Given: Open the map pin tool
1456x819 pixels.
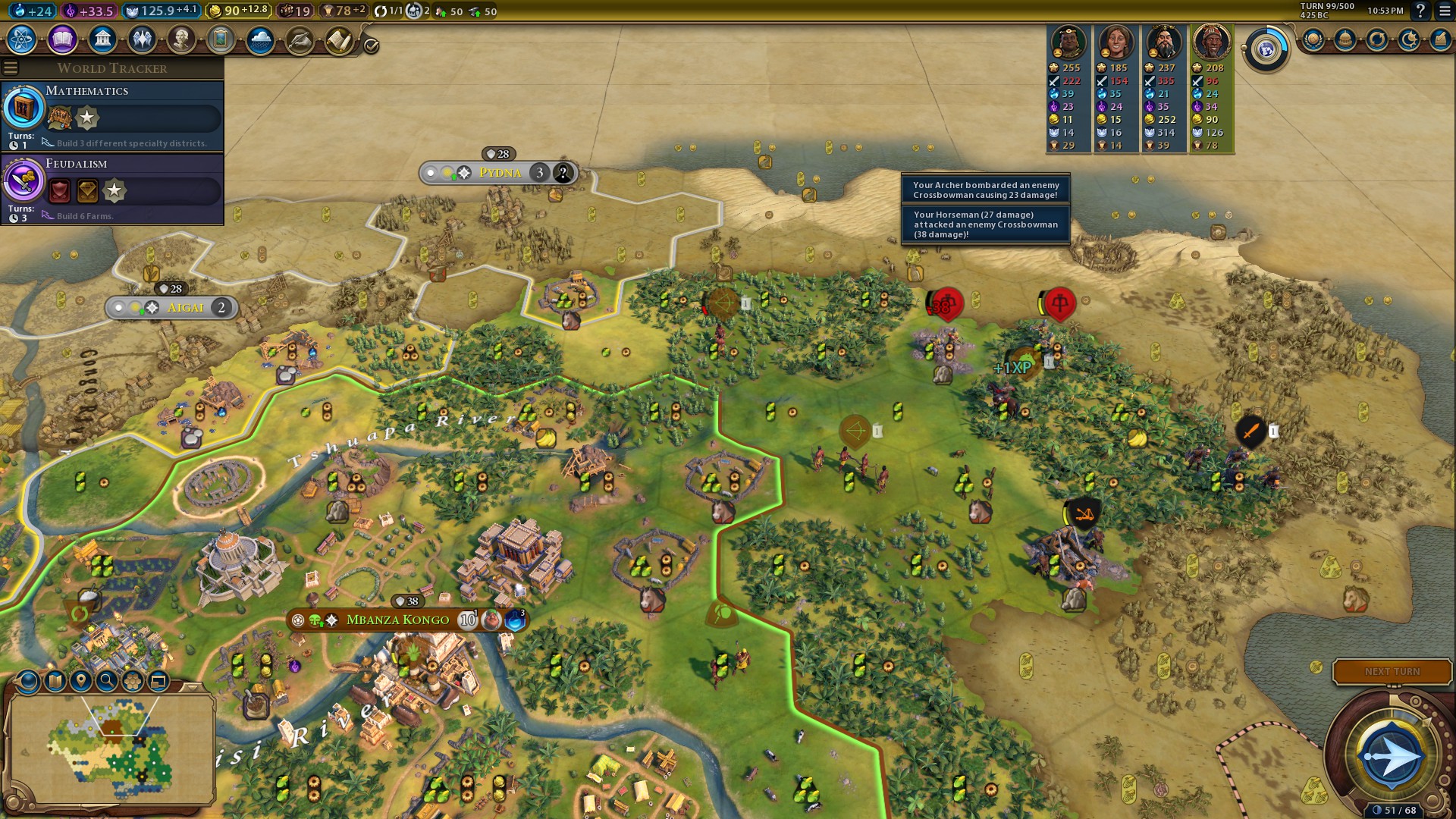Looking at the screenshot, I should 81,681.
